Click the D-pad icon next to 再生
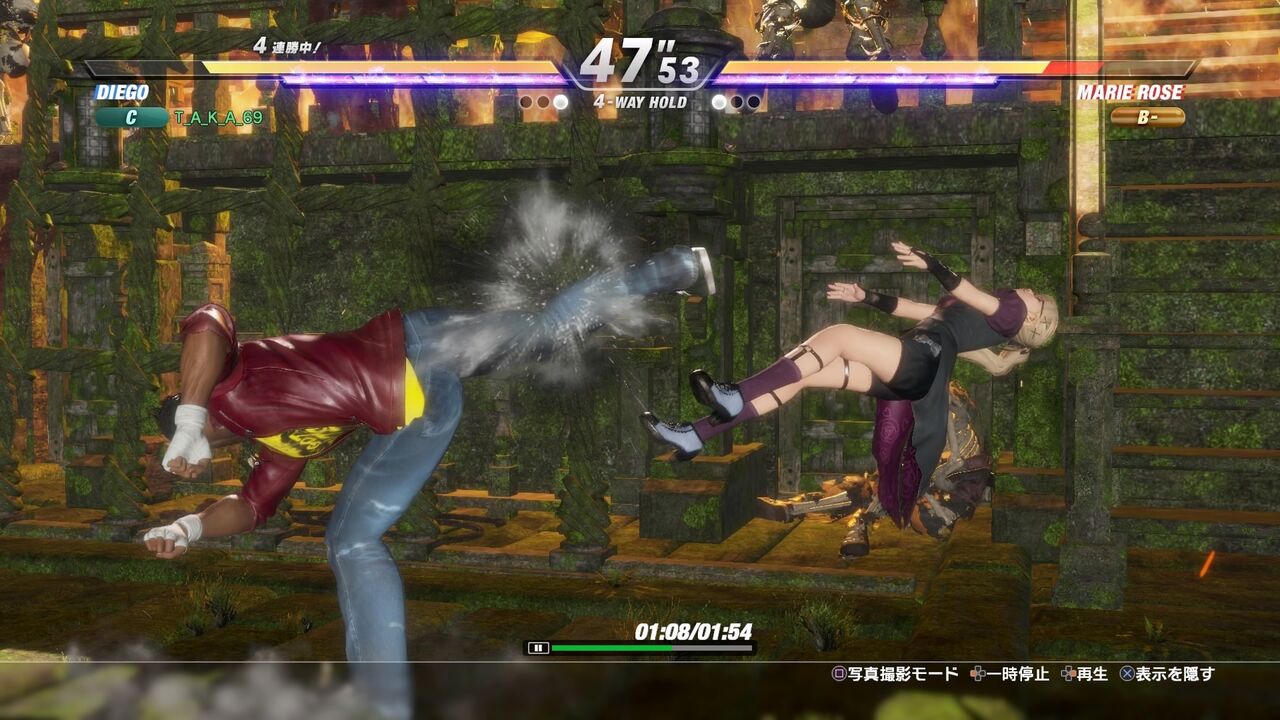Image resolution: width=1280 pixels, height=720 pixels. [x=1066, y=674]
